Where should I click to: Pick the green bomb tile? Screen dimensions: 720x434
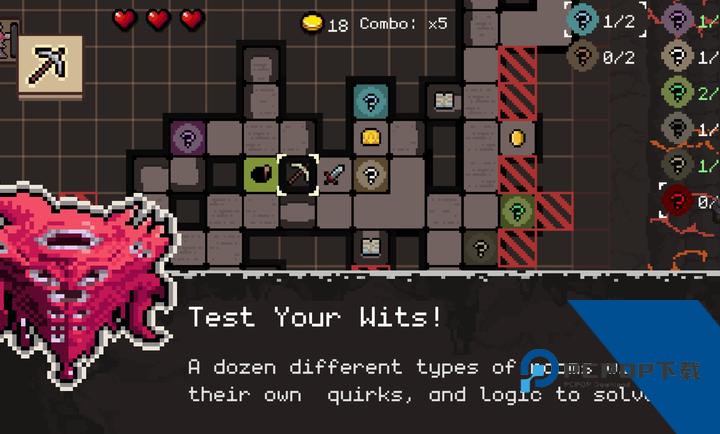260,174
